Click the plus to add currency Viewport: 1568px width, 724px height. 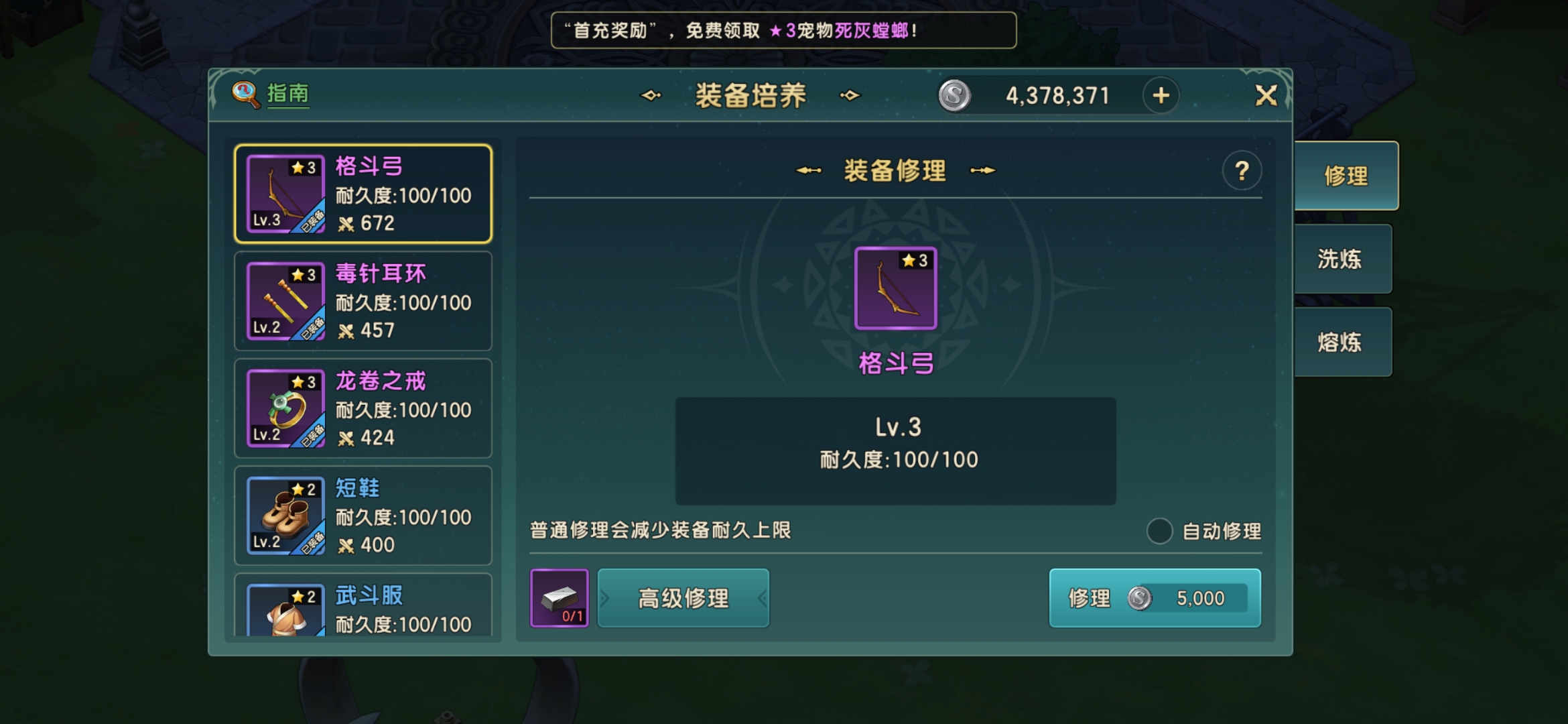click(1161, 95)
